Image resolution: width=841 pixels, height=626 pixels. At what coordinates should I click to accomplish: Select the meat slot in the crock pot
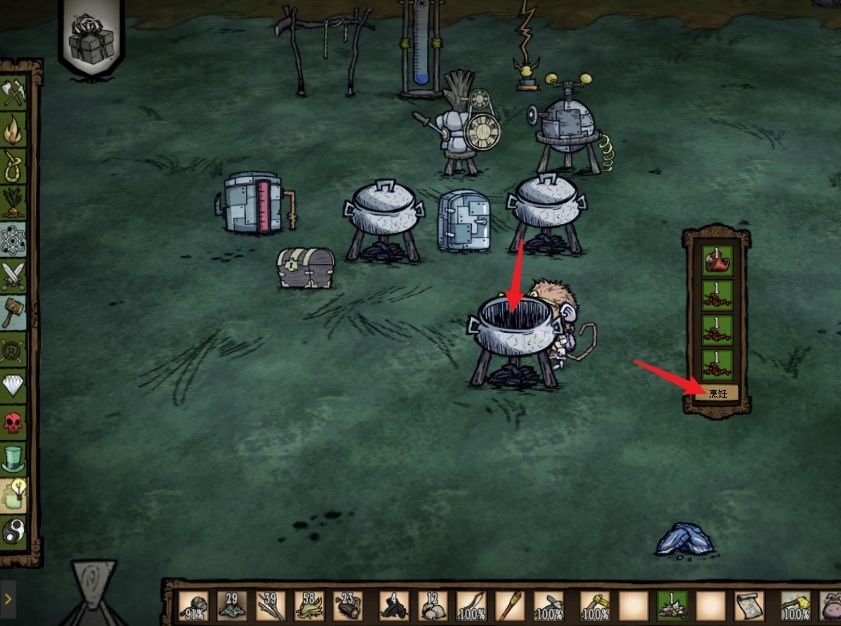(717, 262)
